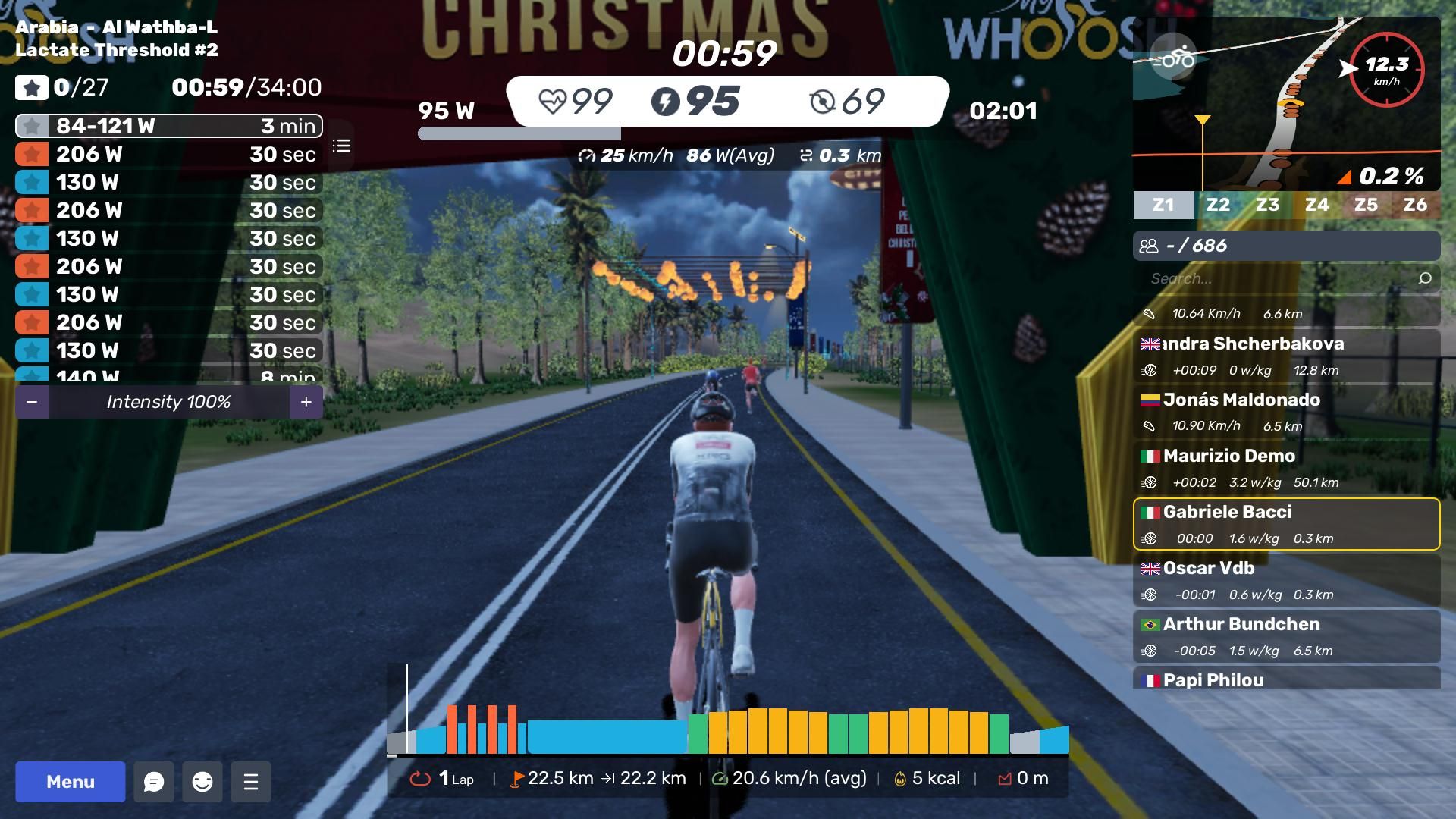The image size is (1456, 819).
Task: Select Arthur Bundchen in the rider list
Action: coord(1286,636)
